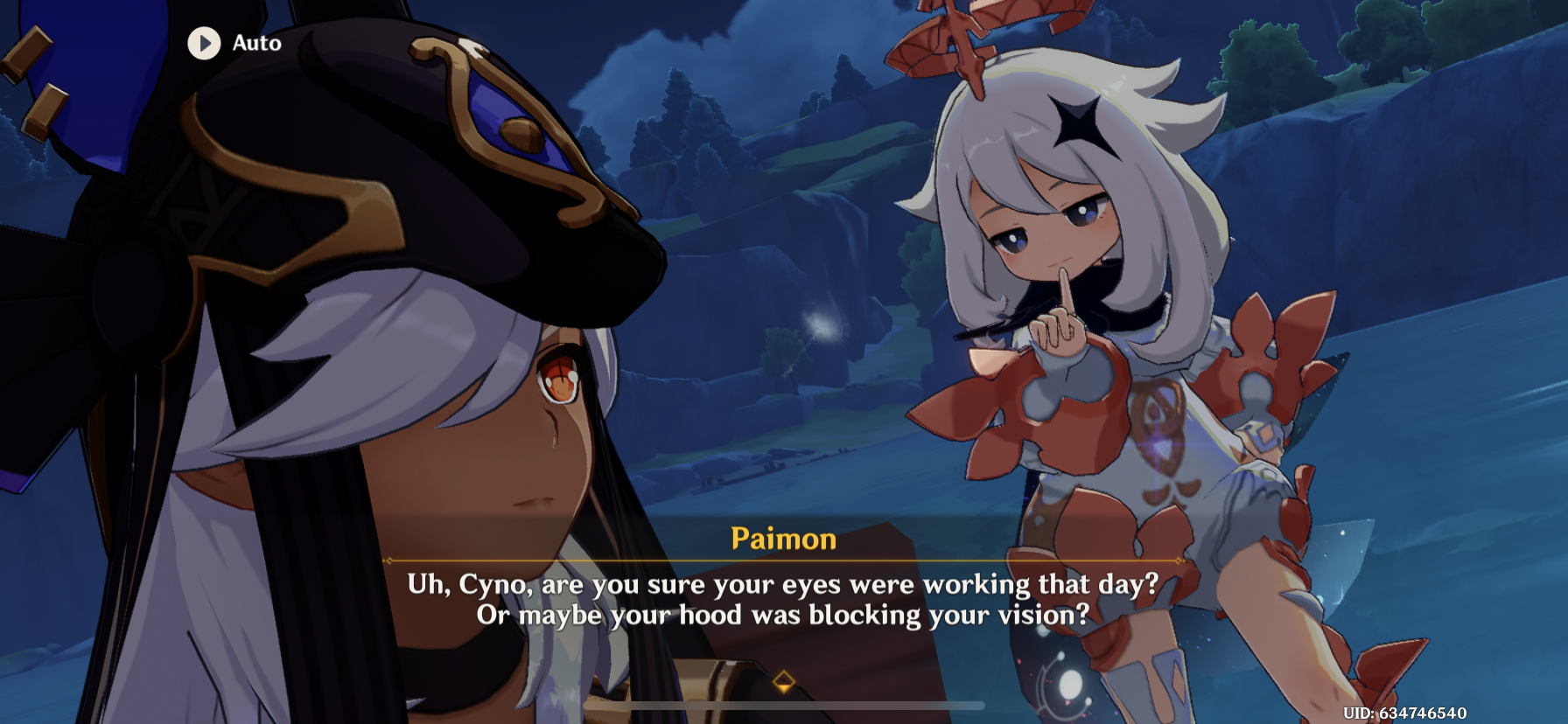Screen dimensions: 1568x724
Task: Click the dialogue progress bar at the bottom
Action: coord(783,705)
